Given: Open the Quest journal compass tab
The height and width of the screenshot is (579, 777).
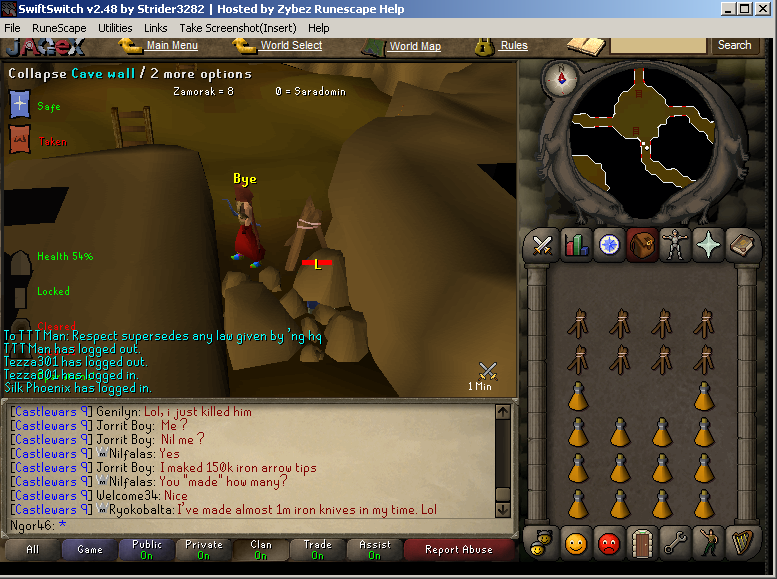Looking at the screenshot, I should [x=609, y=244].
